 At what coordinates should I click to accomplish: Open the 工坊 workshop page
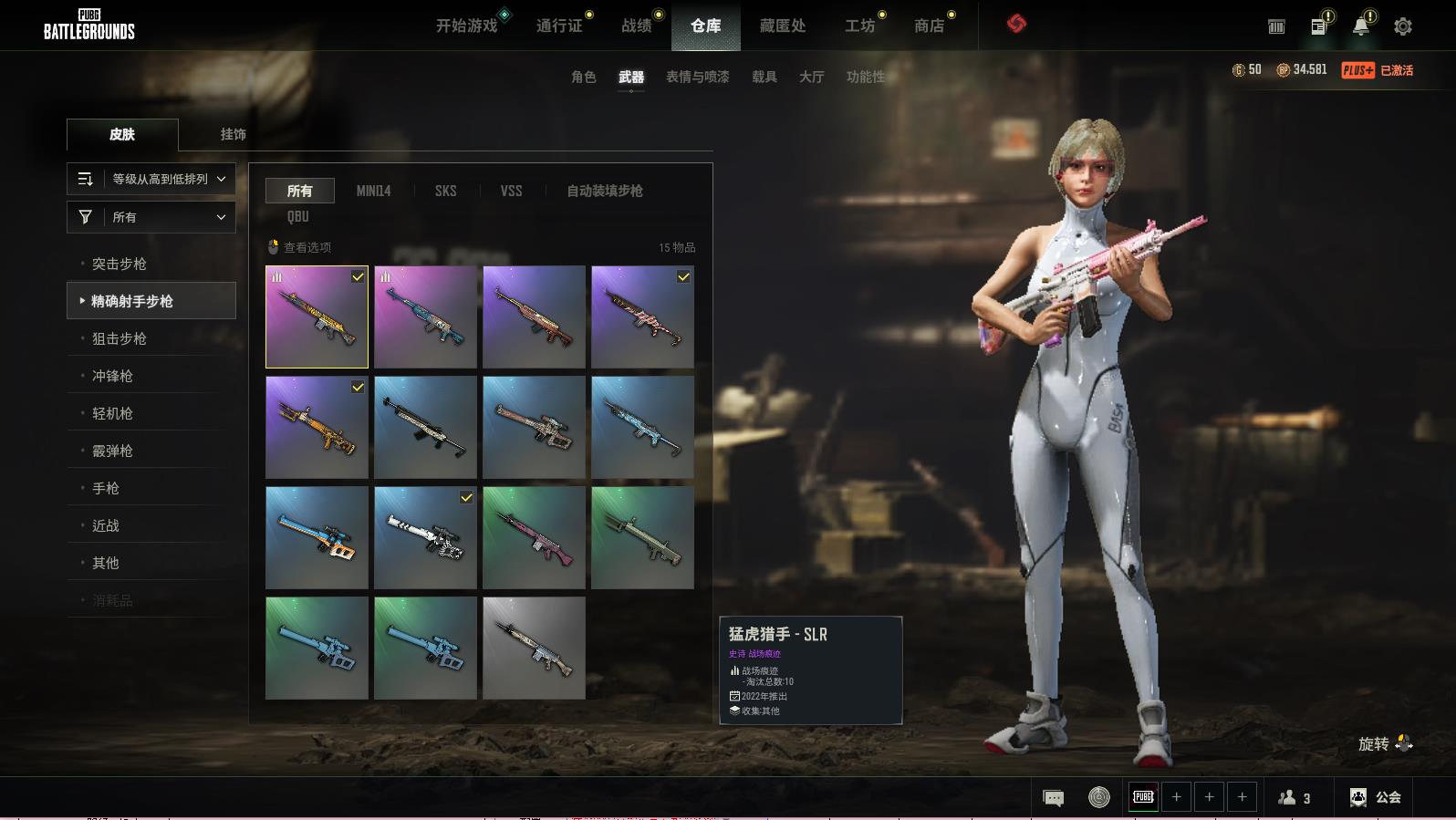(x=859, y=26)
